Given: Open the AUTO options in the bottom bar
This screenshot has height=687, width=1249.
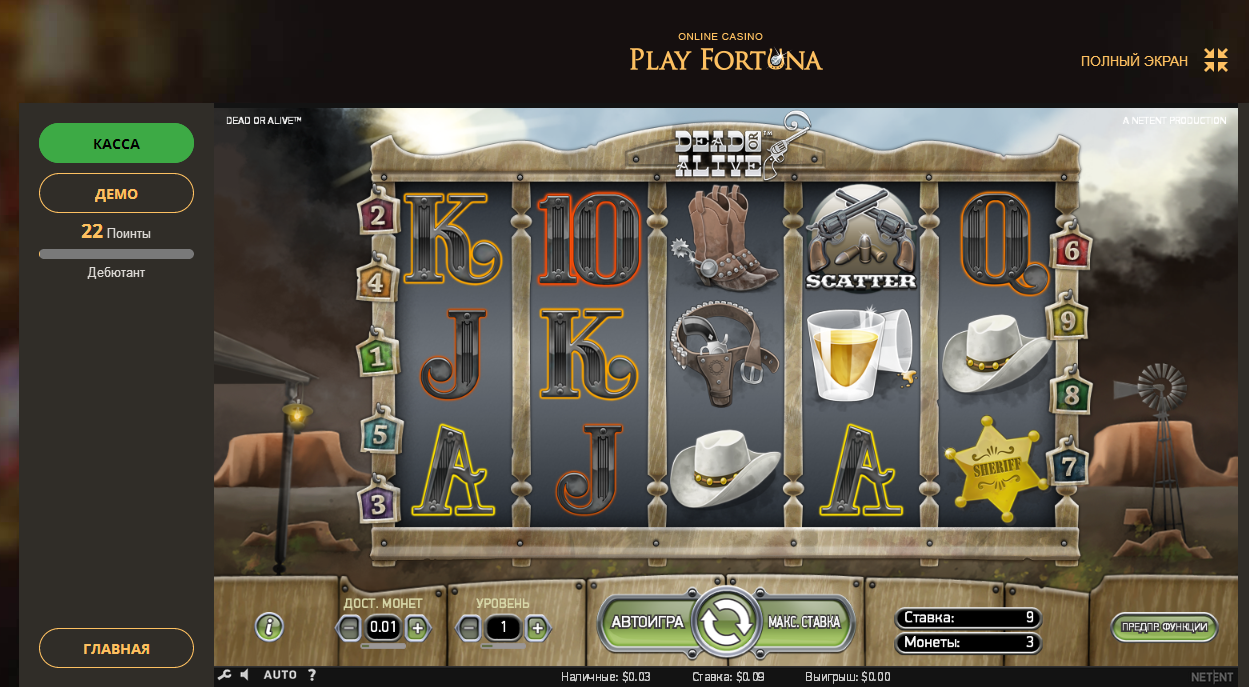Looking at the screenshot, I should pyautogui.click(x=280, y=675).
